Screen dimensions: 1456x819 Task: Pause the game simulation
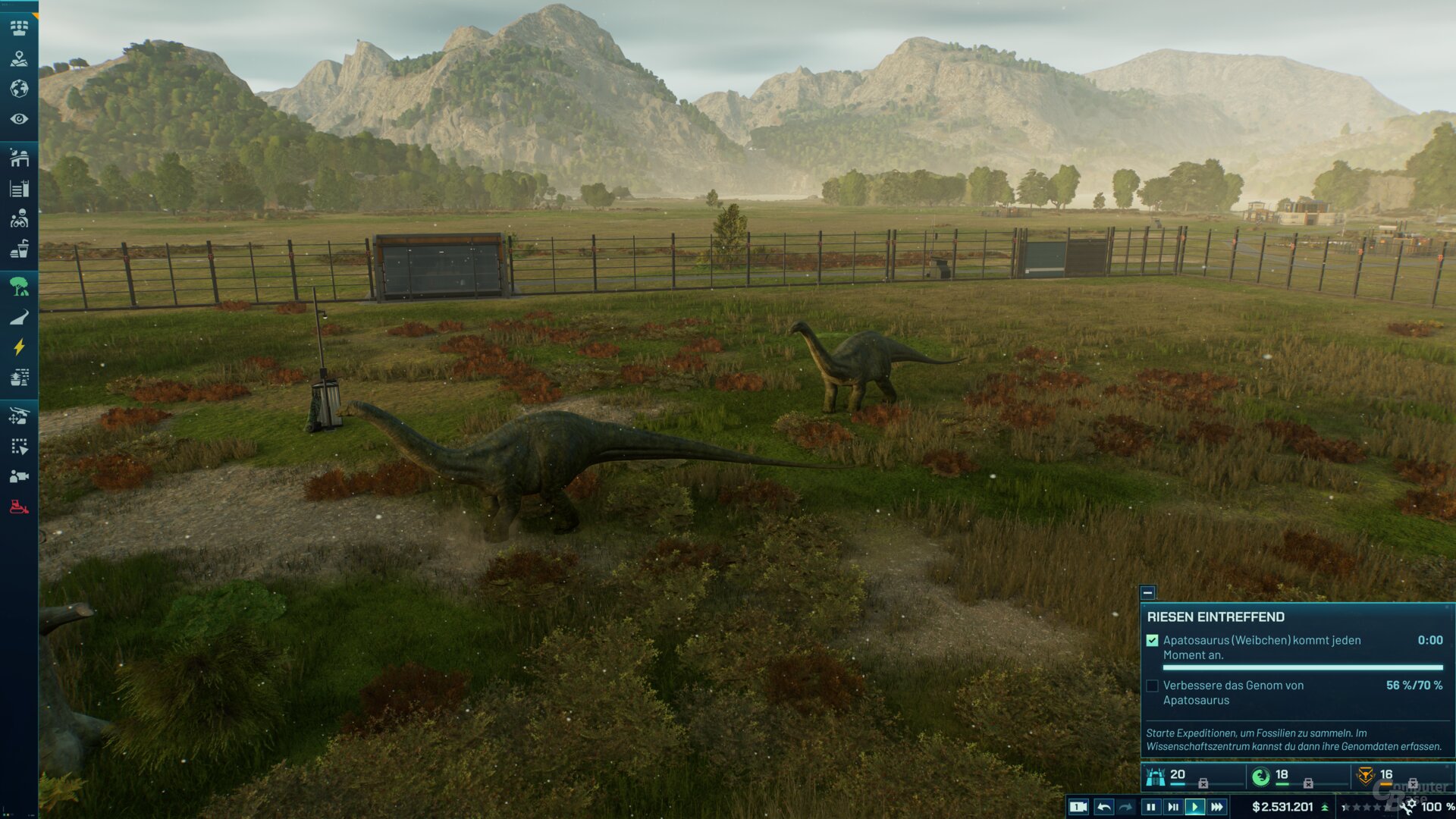click(x=1150, y=807)
